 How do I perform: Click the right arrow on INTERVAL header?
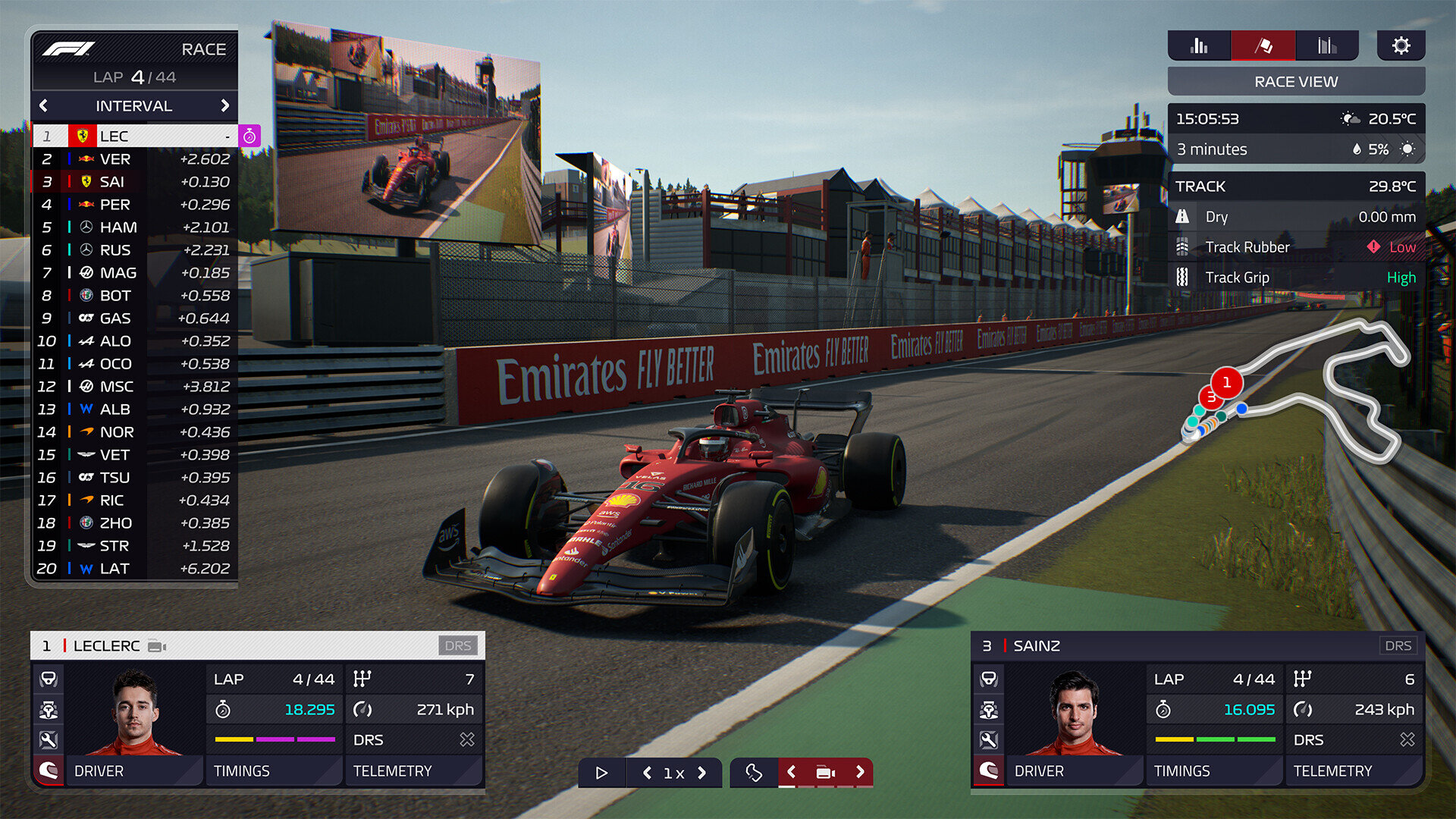pos(226,106)
